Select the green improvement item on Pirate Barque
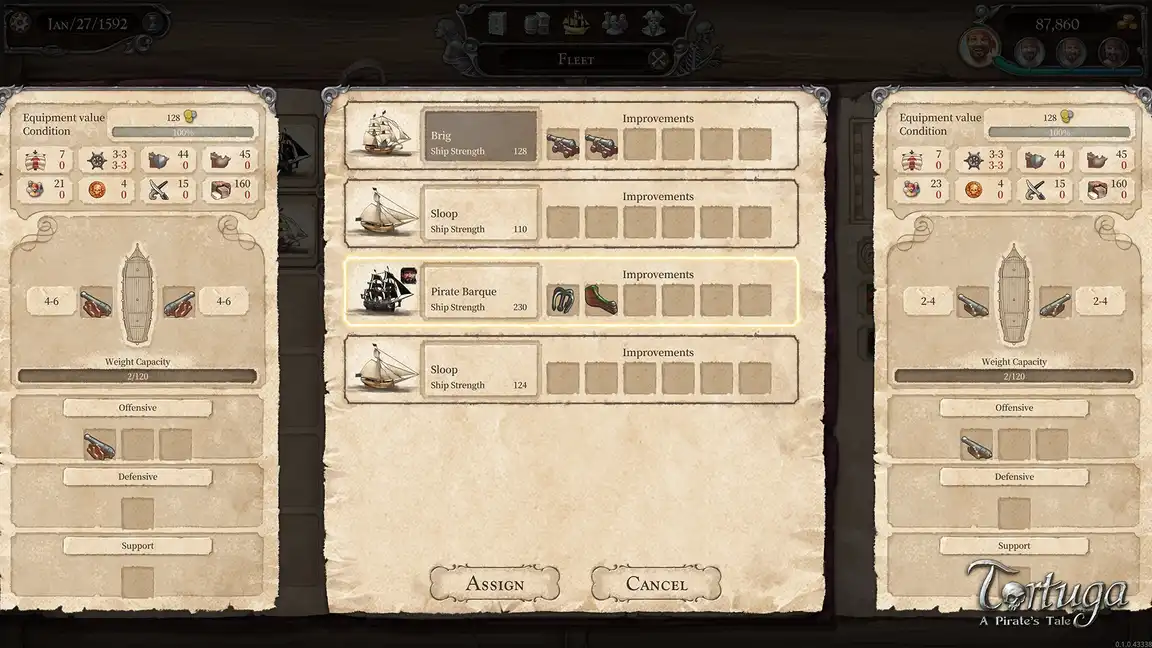Viewport: 1152px width, 648px height. tap(601, 299)
